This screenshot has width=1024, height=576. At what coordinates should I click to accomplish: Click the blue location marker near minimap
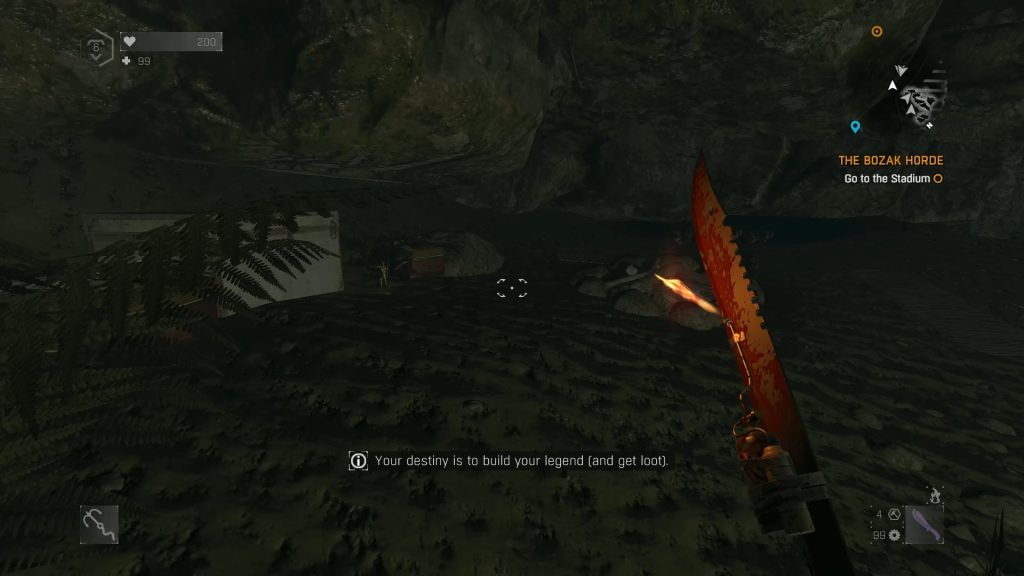point(855,127)
